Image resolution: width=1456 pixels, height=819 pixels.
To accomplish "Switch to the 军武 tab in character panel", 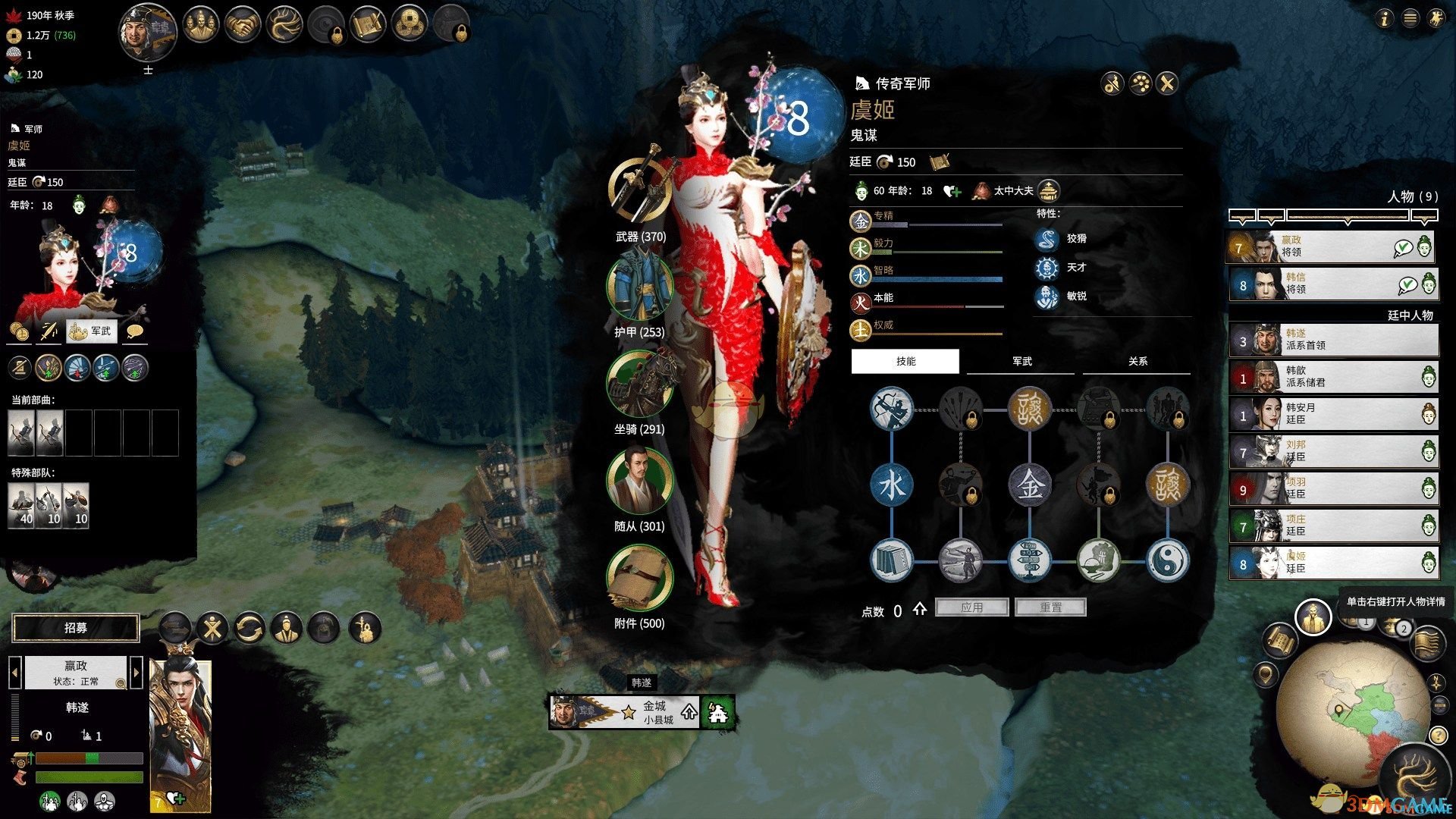I will 1020,362.
